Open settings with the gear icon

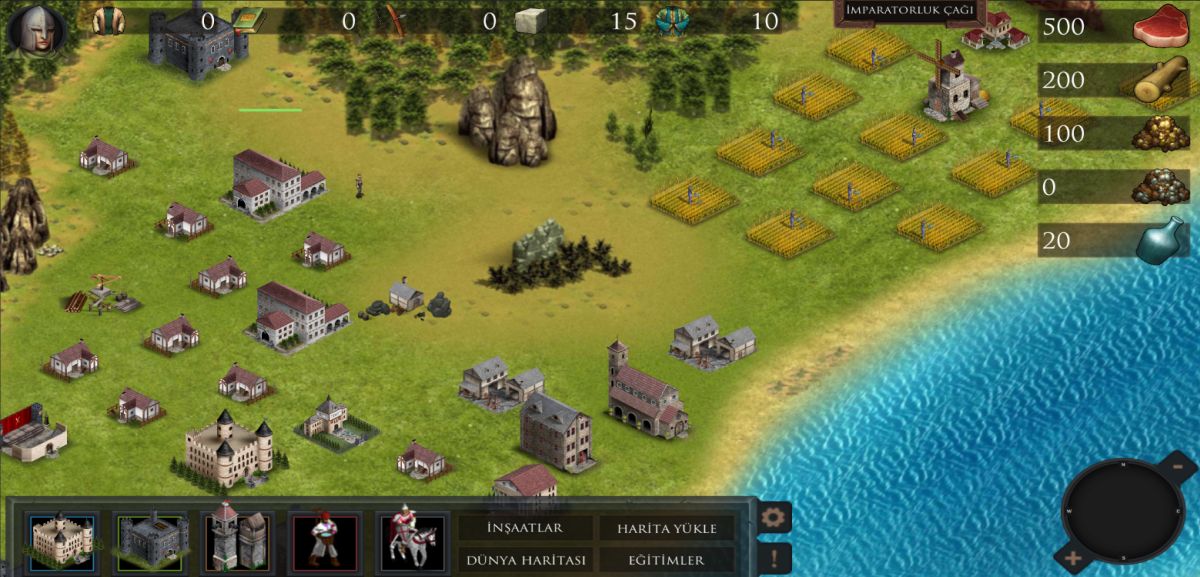tap(775, 518)
